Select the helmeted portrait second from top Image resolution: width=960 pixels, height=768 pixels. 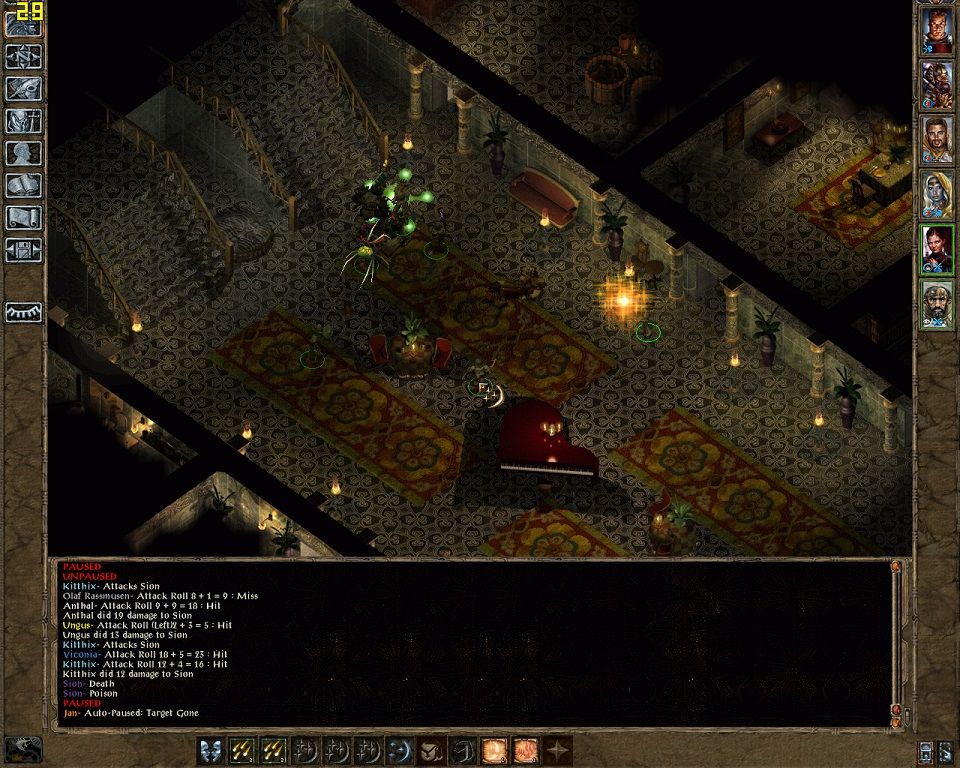(x=937, y=86)
